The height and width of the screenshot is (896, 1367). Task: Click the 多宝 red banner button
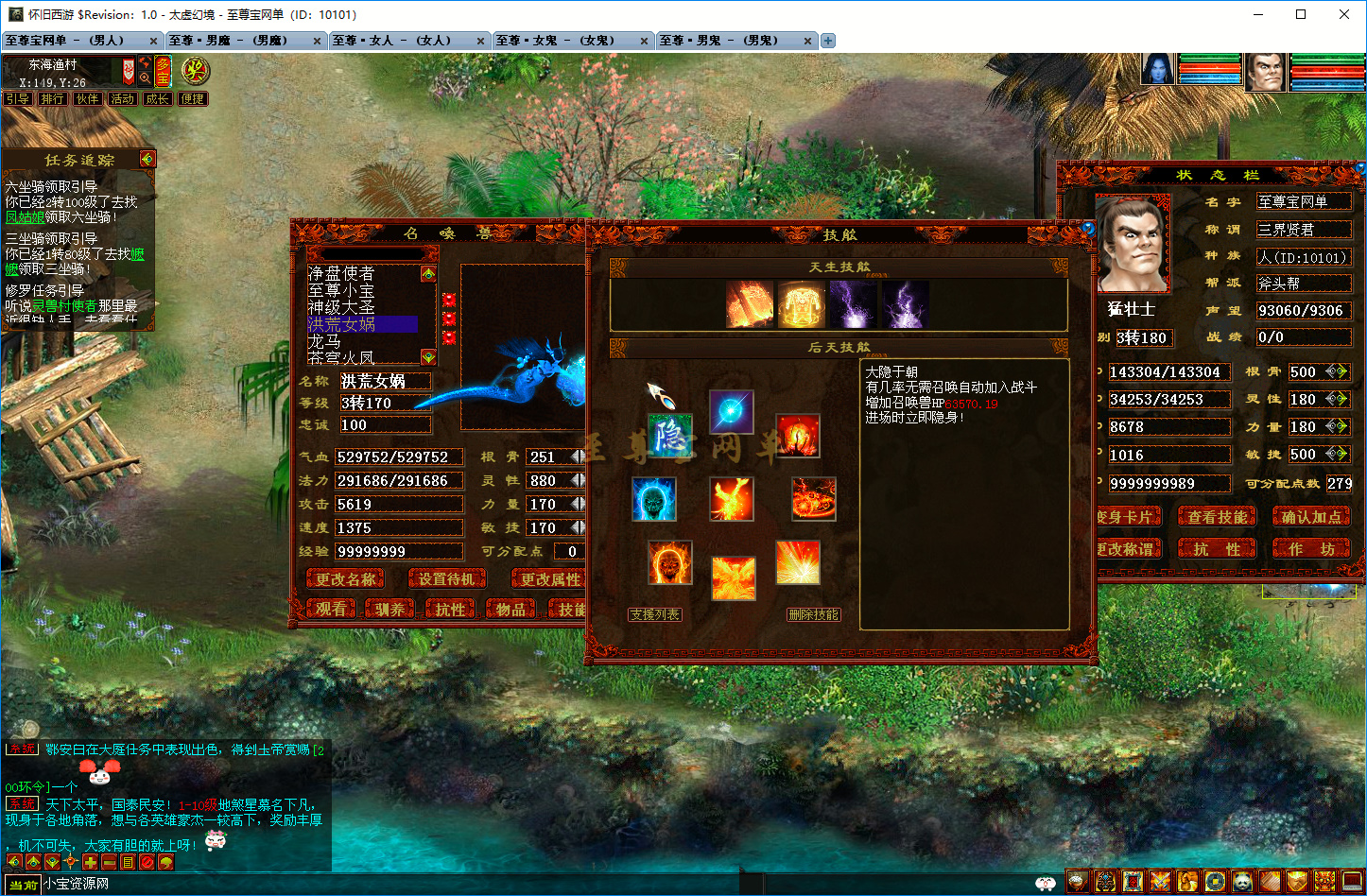click(163, 71)
